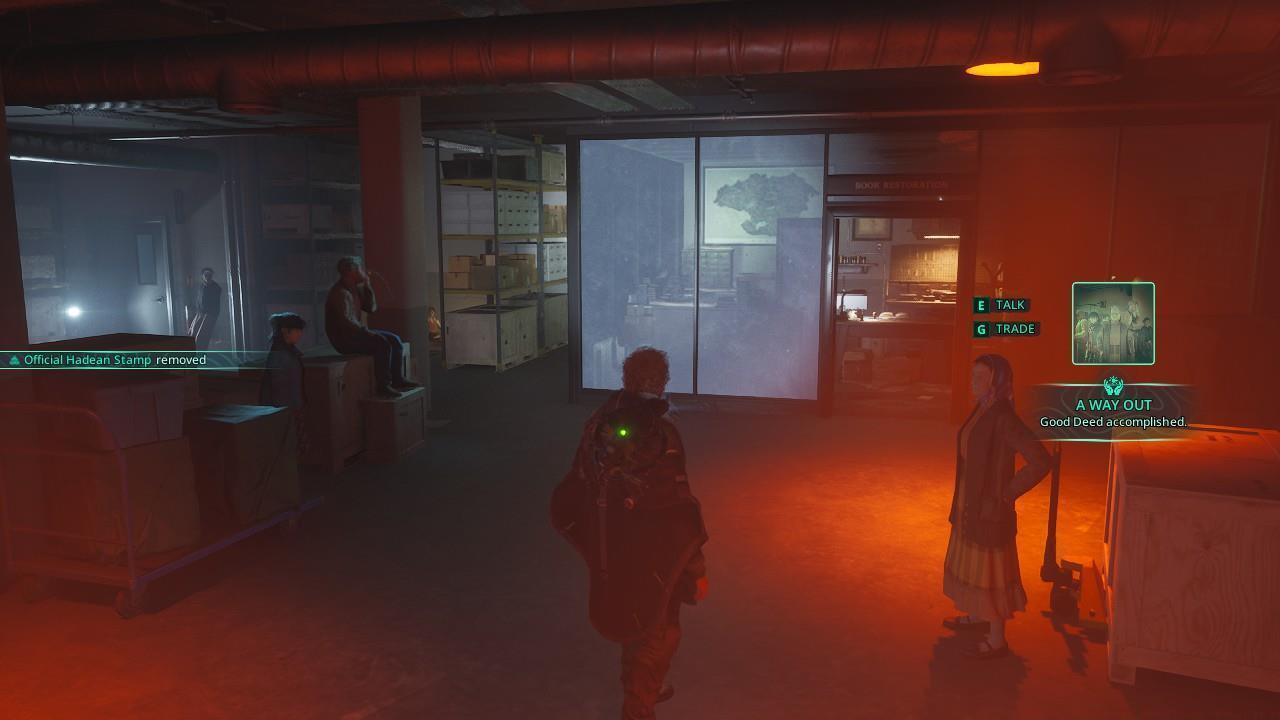The width and height of the screenshot is (1280, 720).
Task: Click the triangle icon before Official Hadean Stamp
Action: 15,359
